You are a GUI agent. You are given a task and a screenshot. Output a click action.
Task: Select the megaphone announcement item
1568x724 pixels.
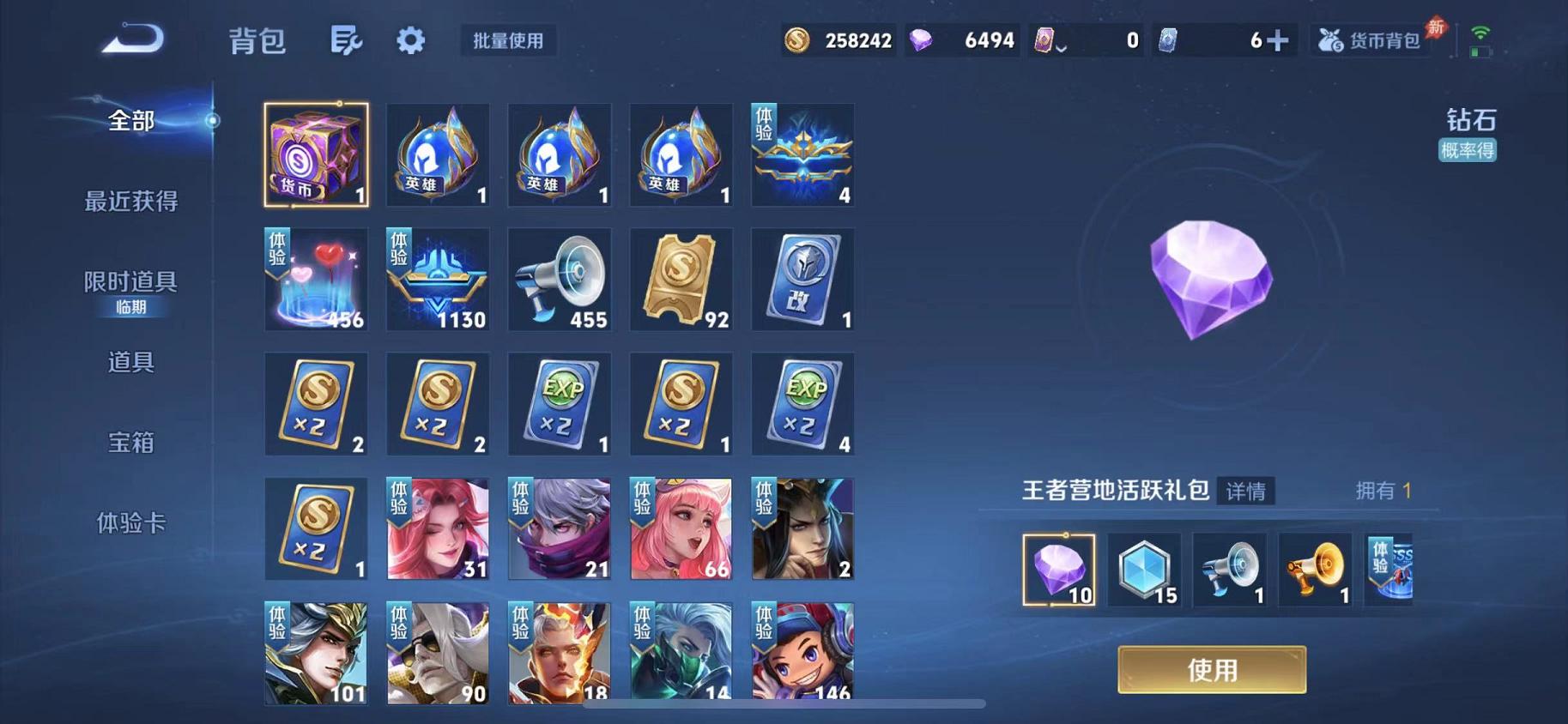click(560, 279)
